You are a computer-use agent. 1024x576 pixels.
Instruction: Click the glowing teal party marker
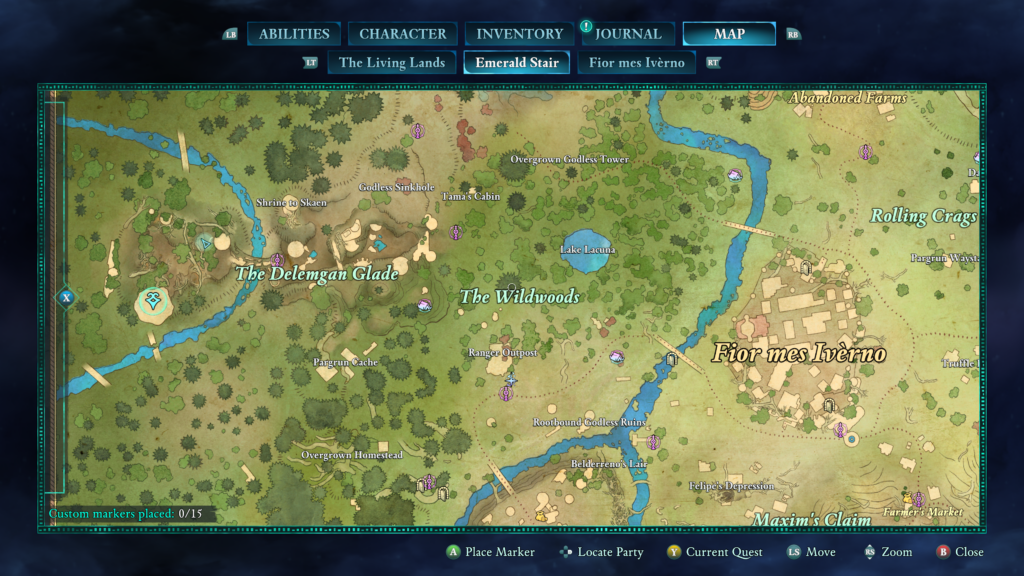pos(153,300)
